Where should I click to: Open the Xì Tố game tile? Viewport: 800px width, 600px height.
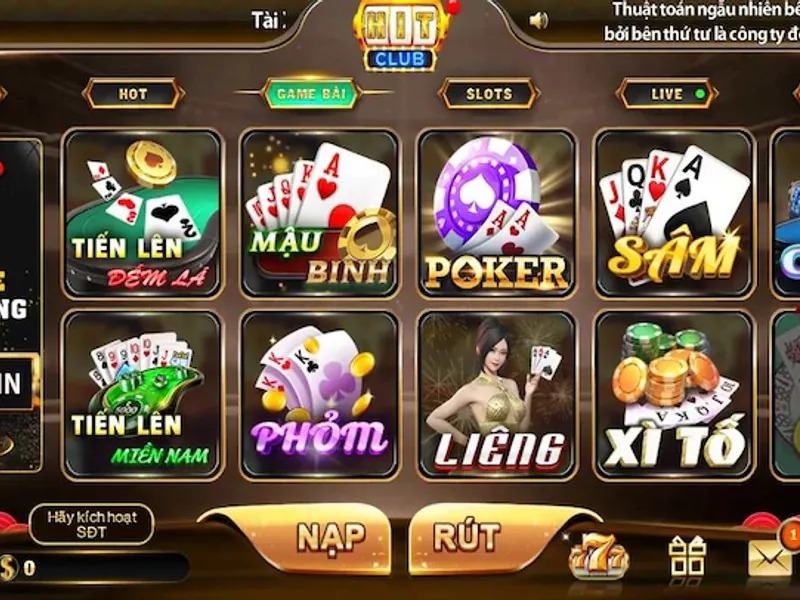[674, 394]
